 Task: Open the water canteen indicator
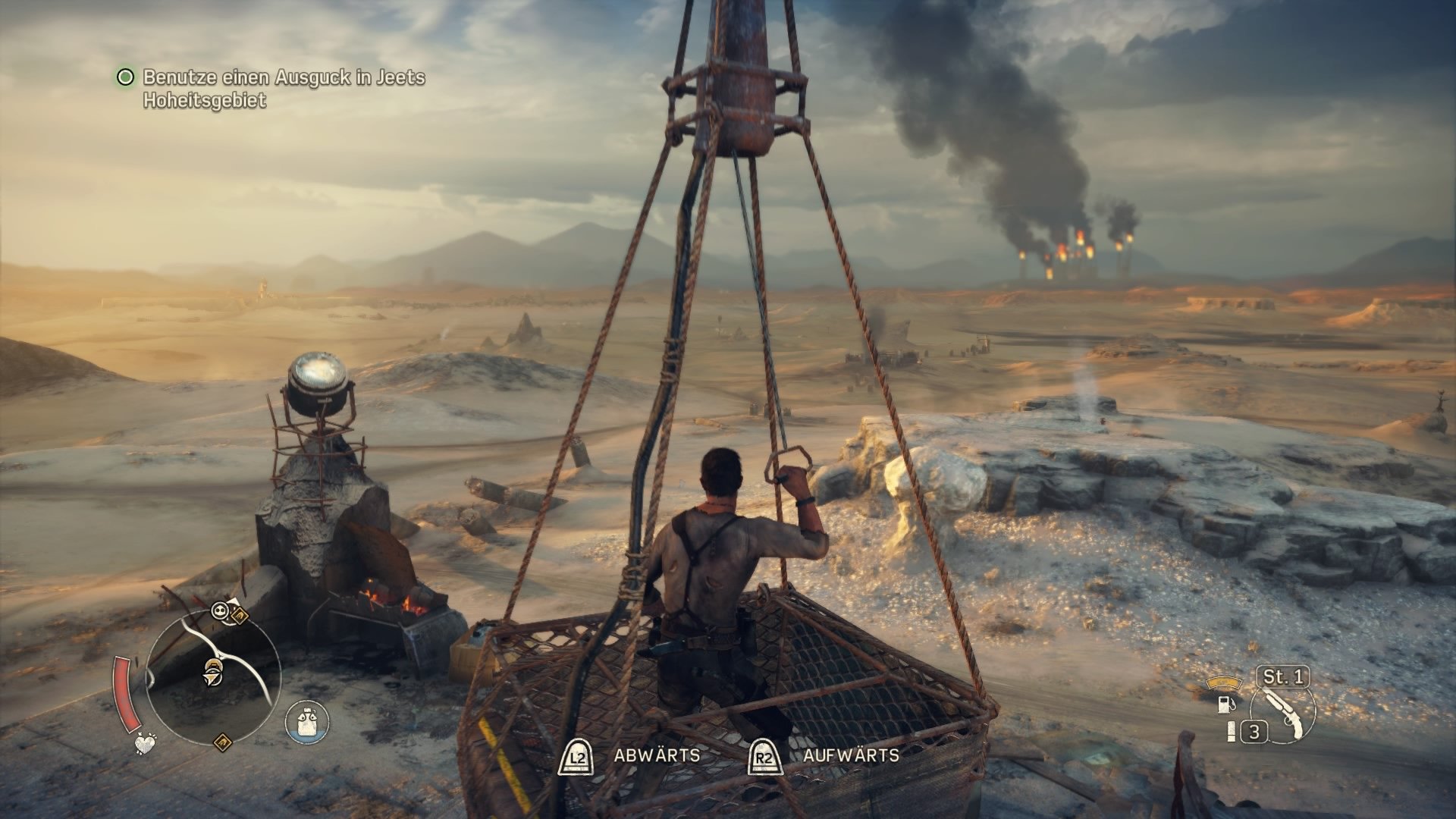(x=306, y=722)
